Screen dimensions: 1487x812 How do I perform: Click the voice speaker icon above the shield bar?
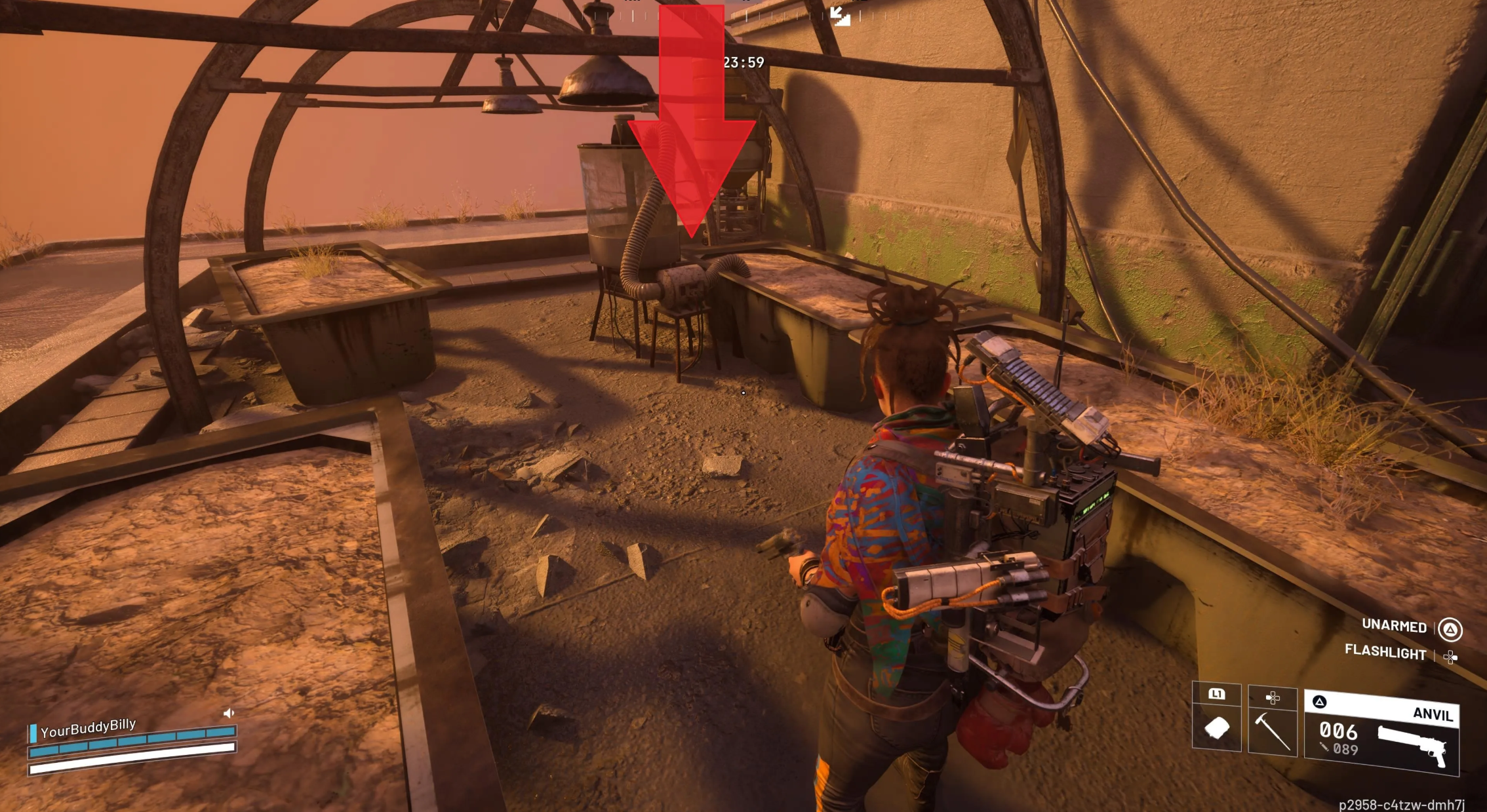(x=229, y=712)
